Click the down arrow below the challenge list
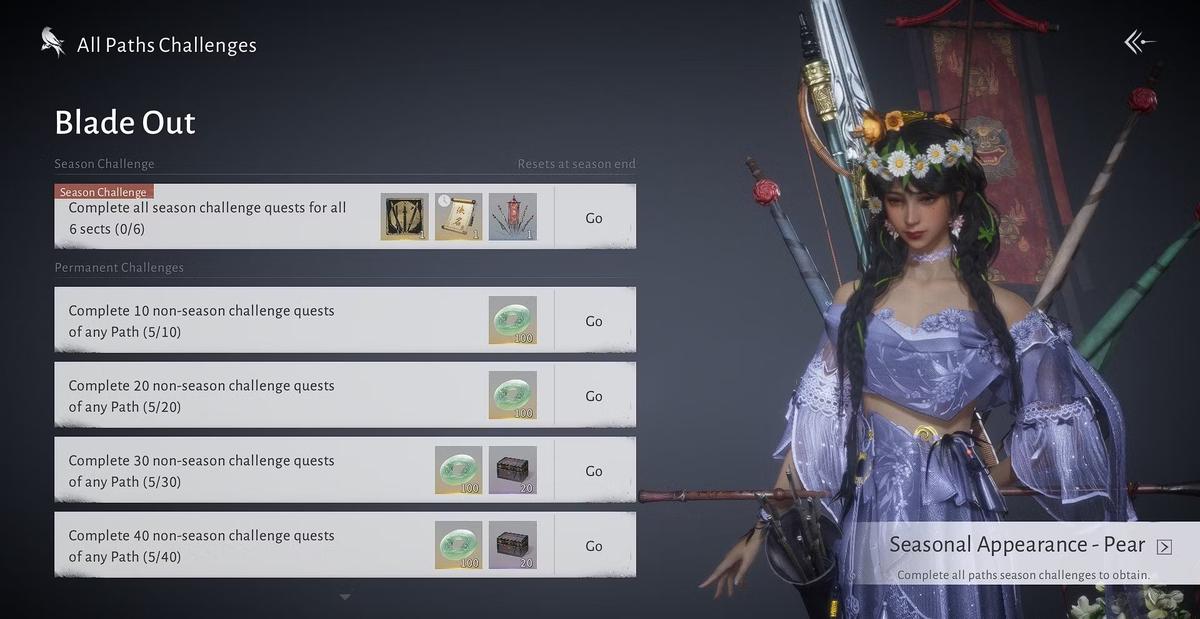Viewport: 1200px width, 619px height. click(x=345, y=597)
